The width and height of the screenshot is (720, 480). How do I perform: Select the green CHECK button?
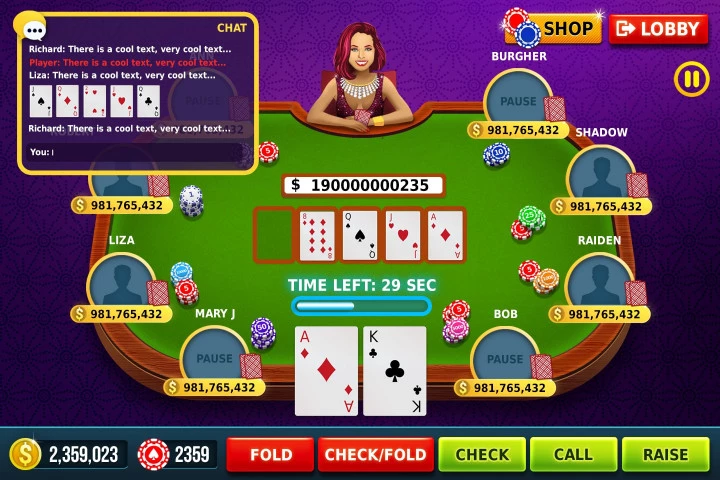[x=482, y=454]
